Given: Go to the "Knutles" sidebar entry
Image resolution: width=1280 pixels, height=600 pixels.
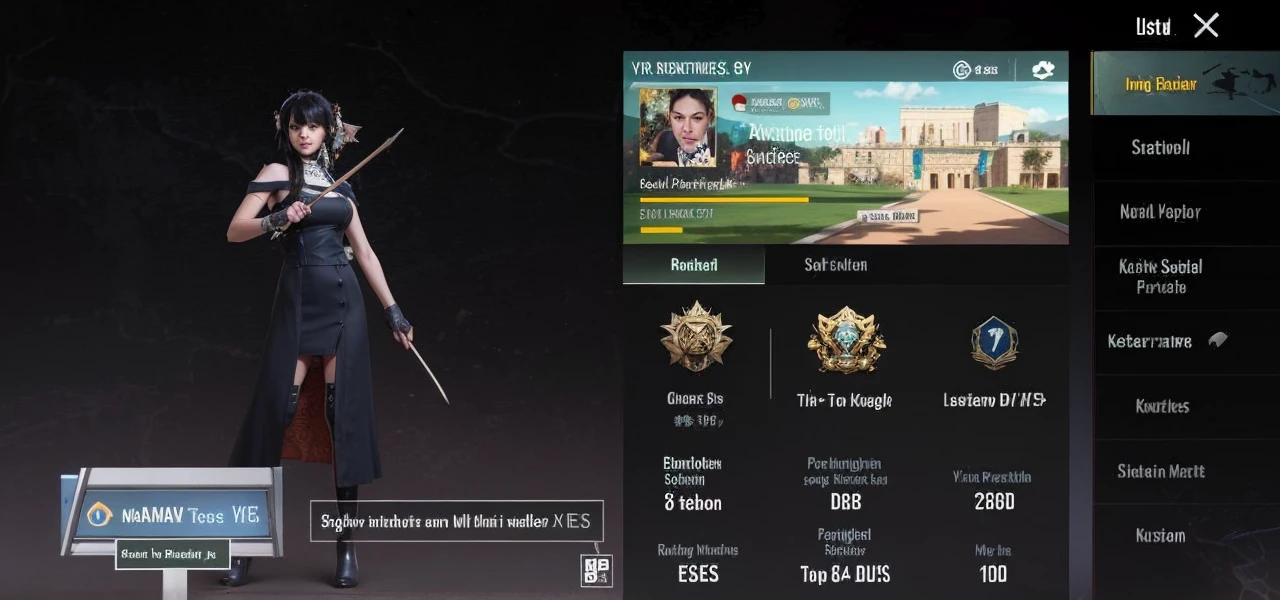Looking at the screenshot, I should tap(1160, 406).
